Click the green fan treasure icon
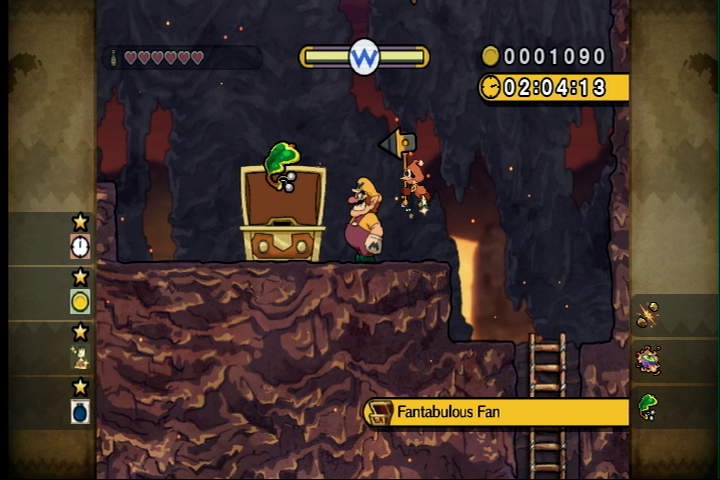This screenshot has width=720, height=480. (x=648, y=407)
